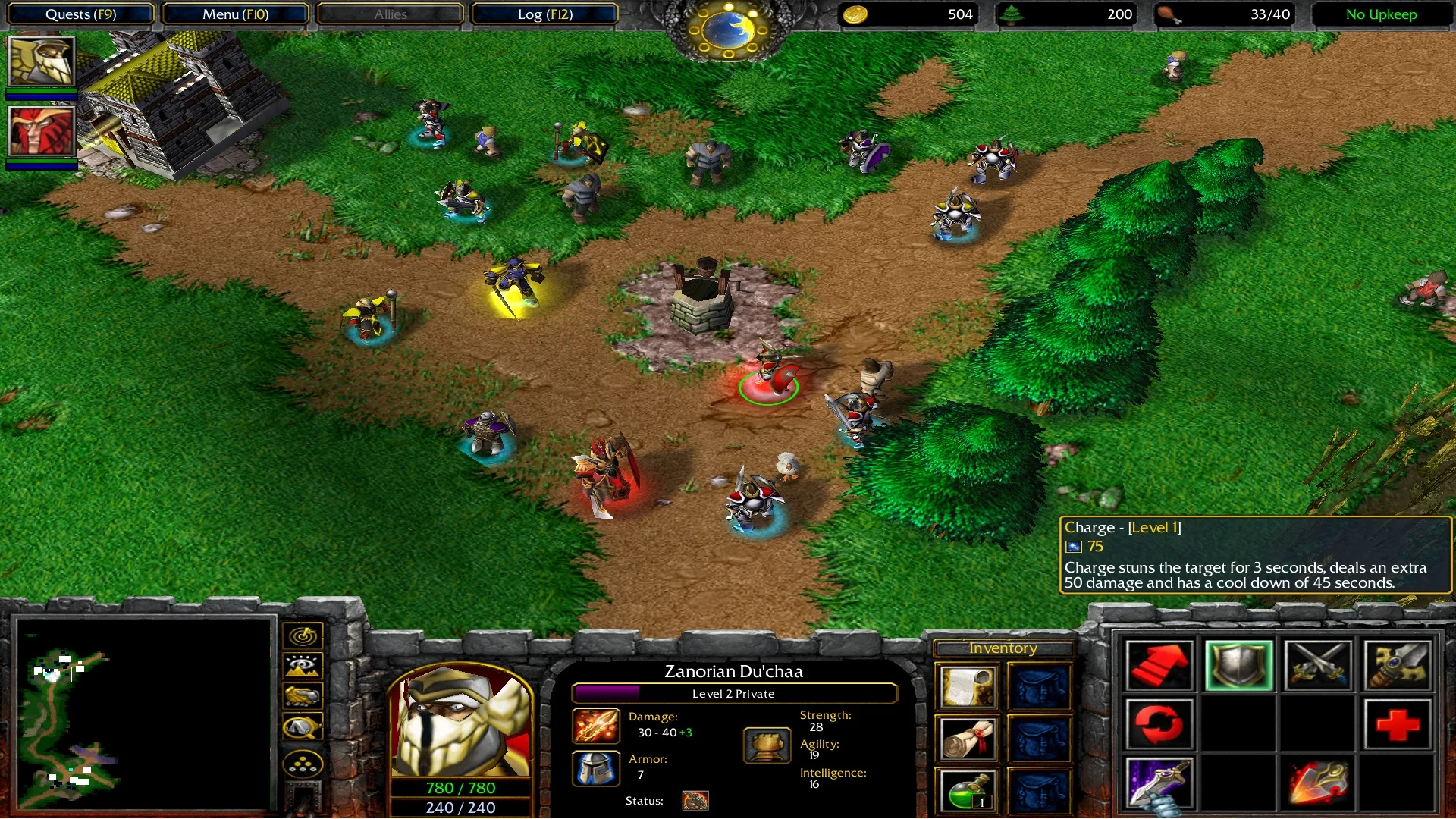Activate the red circular arrows Patrol command
1456x819 pixels.
tap(1159, 724)
